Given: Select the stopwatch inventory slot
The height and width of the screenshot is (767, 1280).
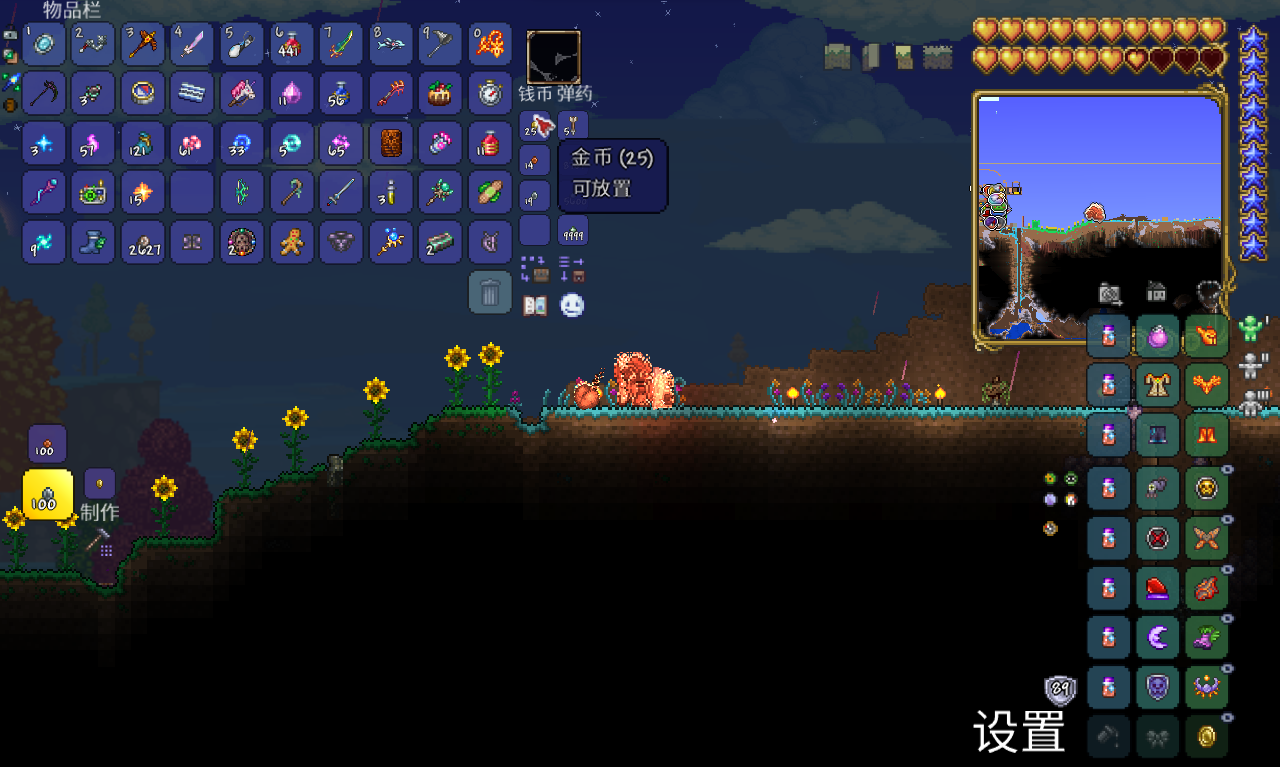Looking at the screenshot, I should tap(490, 93).
